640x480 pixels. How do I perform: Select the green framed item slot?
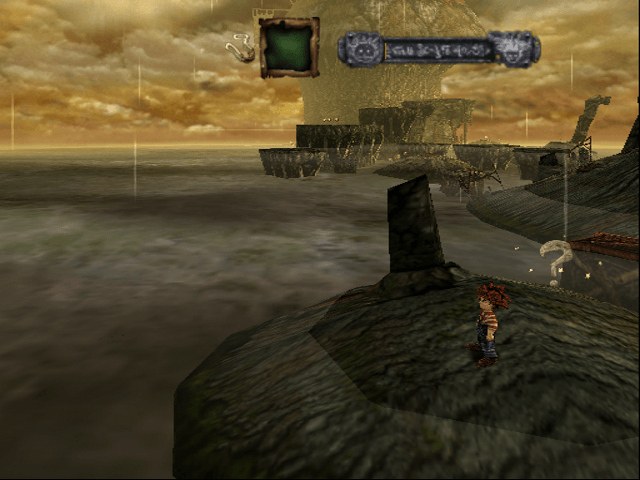289,47
